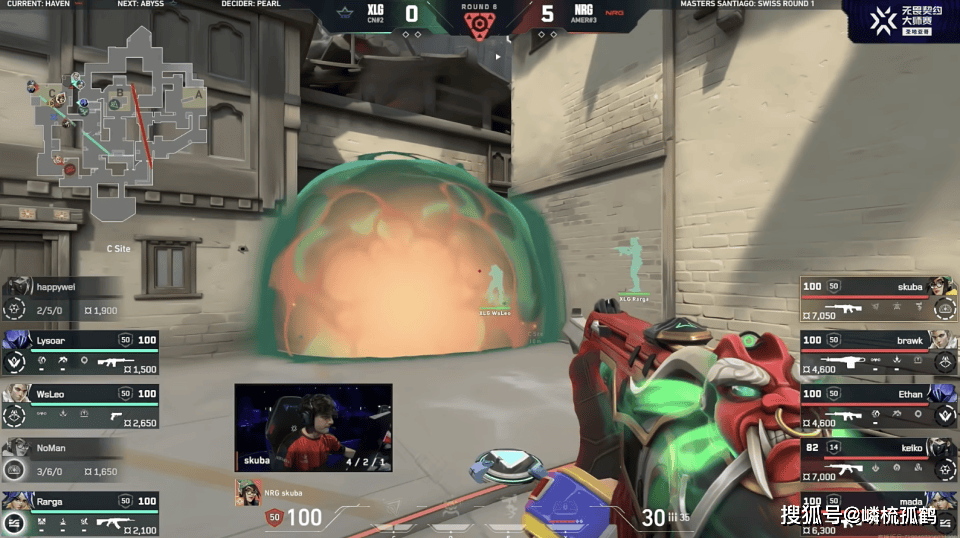Viewport: 960px width, 538px height.
Task: Click the skuba player webcam feed
Action: click(313, 426)
